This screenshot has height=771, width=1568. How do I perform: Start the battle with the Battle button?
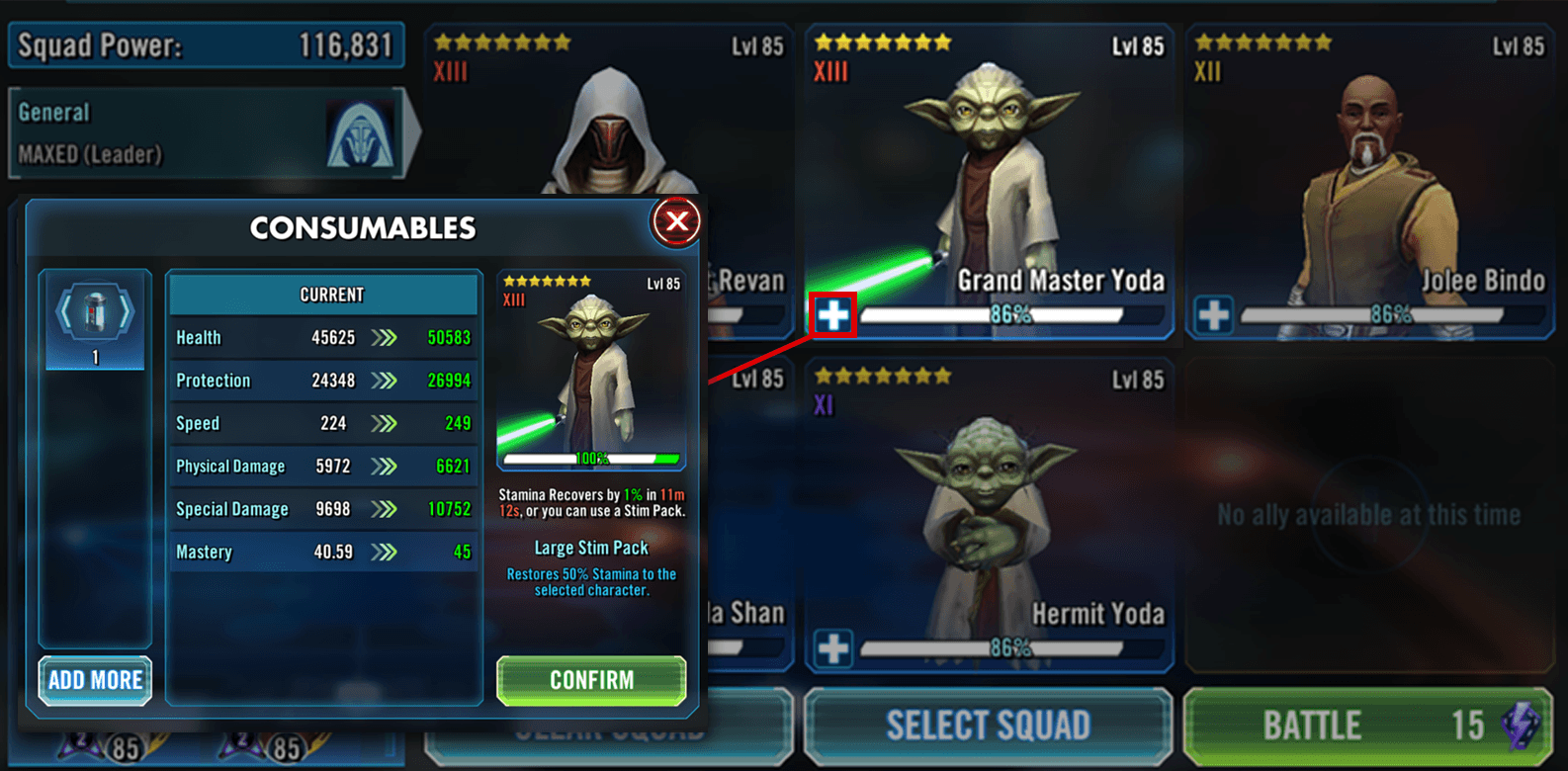pos(1367,726)
